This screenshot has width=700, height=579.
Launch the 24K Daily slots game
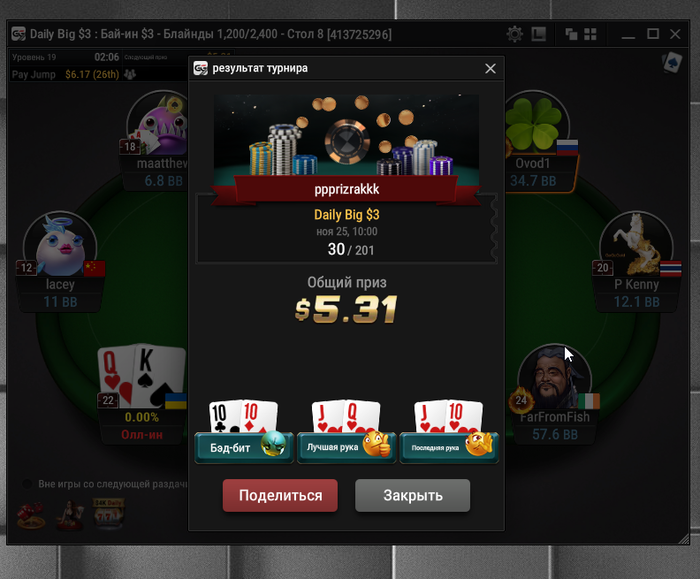(108, 513)
